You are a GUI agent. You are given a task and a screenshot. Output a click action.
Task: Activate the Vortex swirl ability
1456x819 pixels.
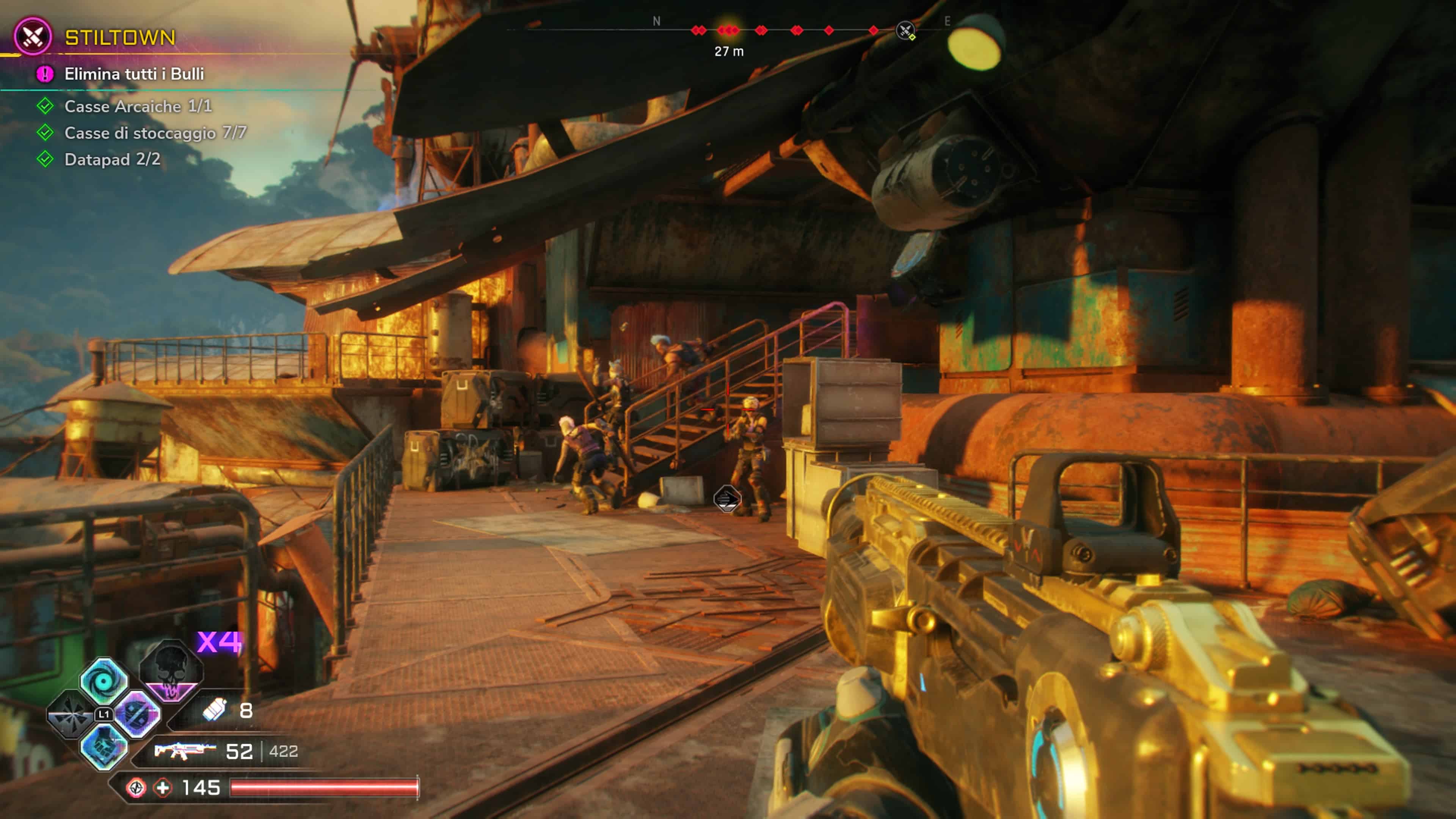pos(104,681)
